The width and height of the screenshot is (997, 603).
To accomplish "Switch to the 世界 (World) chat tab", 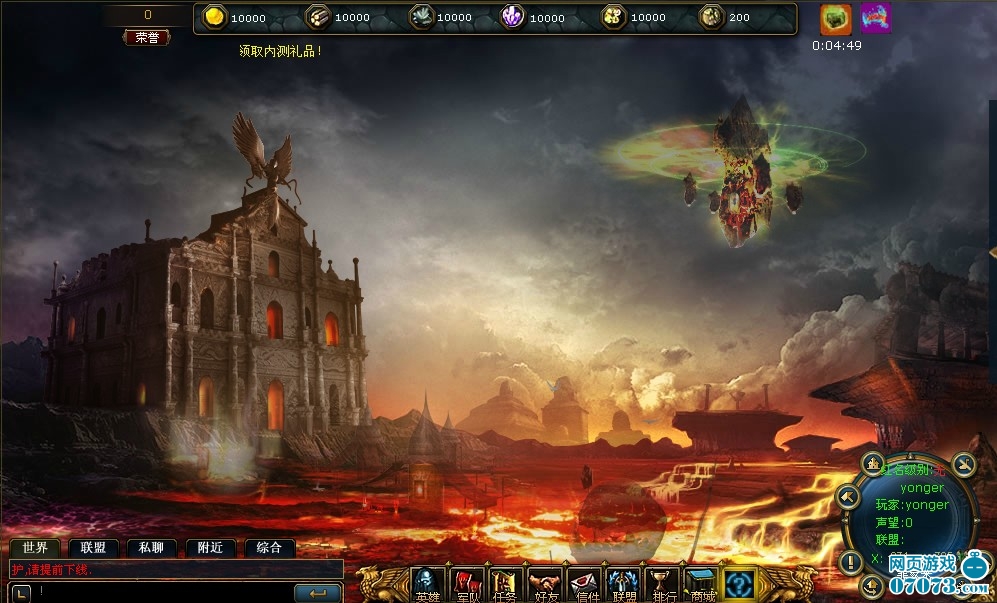I will [35, 548].
